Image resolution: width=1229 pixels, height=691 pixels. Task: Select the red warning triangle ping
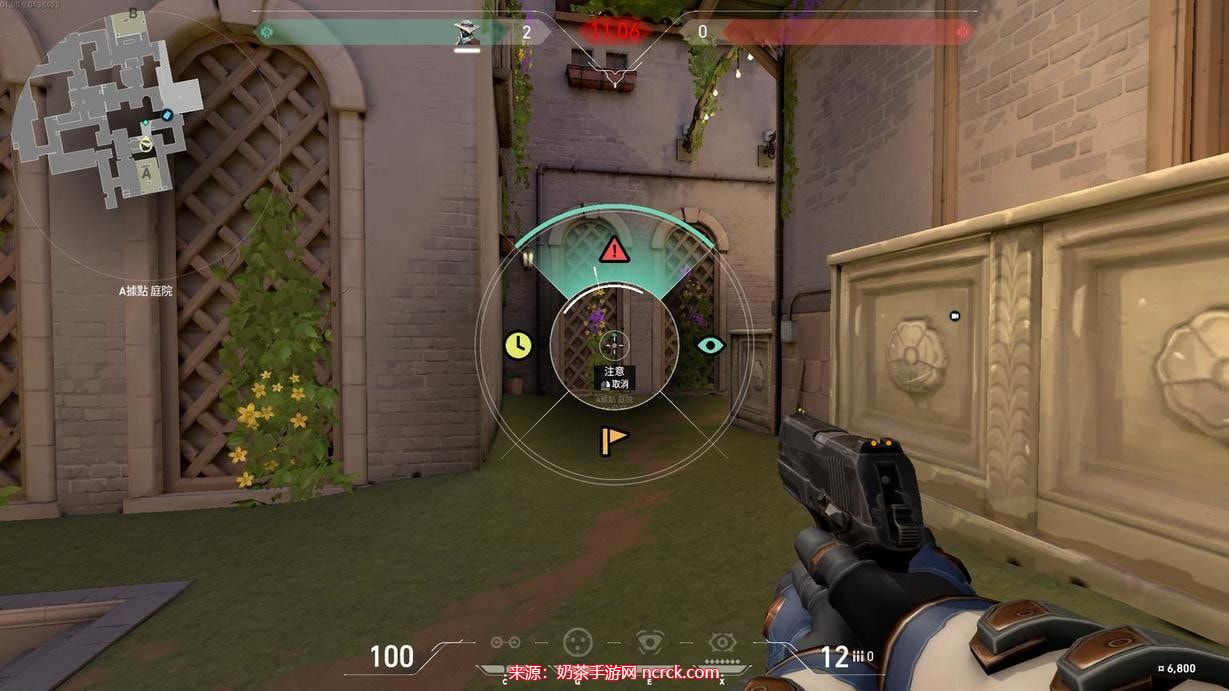tap(614, 249)
